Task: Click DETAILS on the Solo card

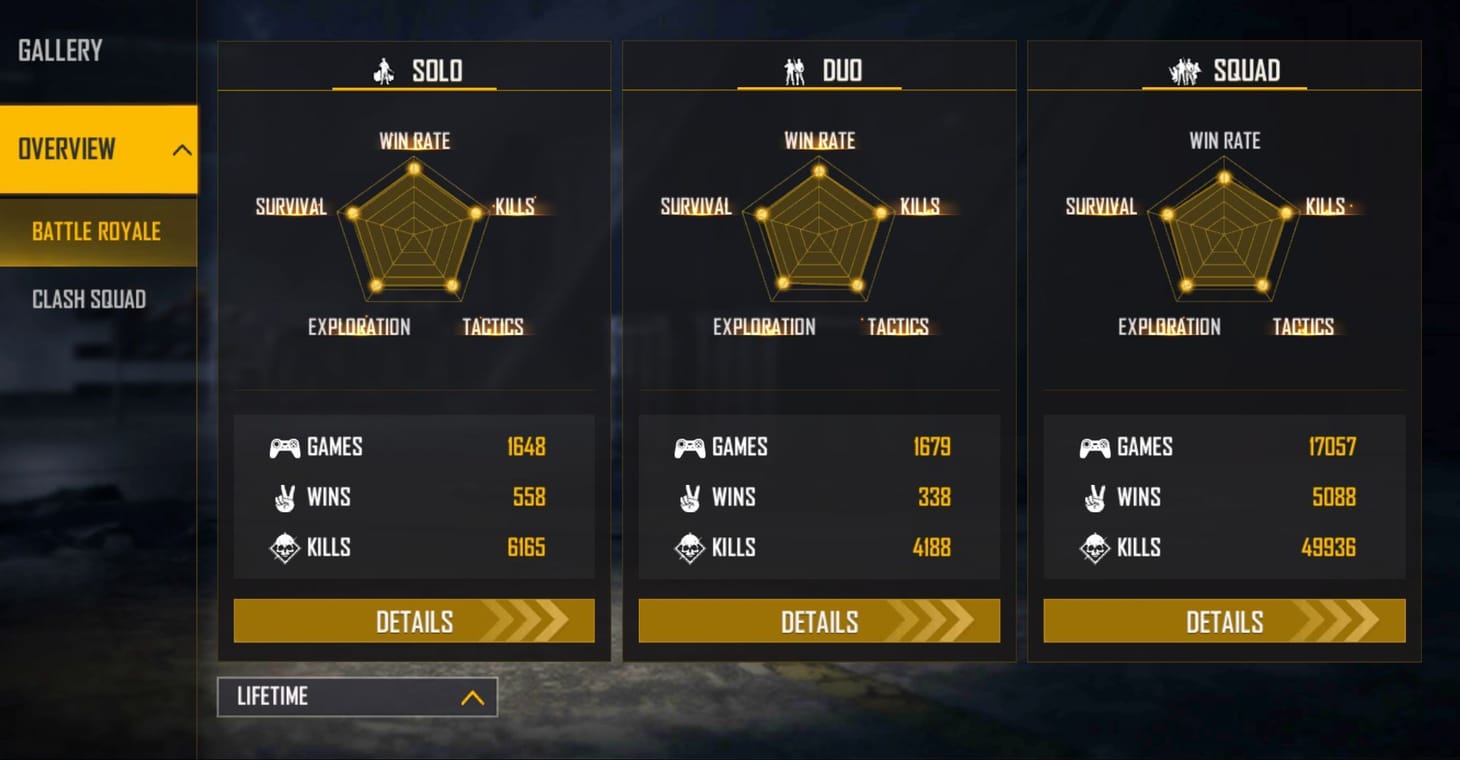Action: (x=414, y=621)
